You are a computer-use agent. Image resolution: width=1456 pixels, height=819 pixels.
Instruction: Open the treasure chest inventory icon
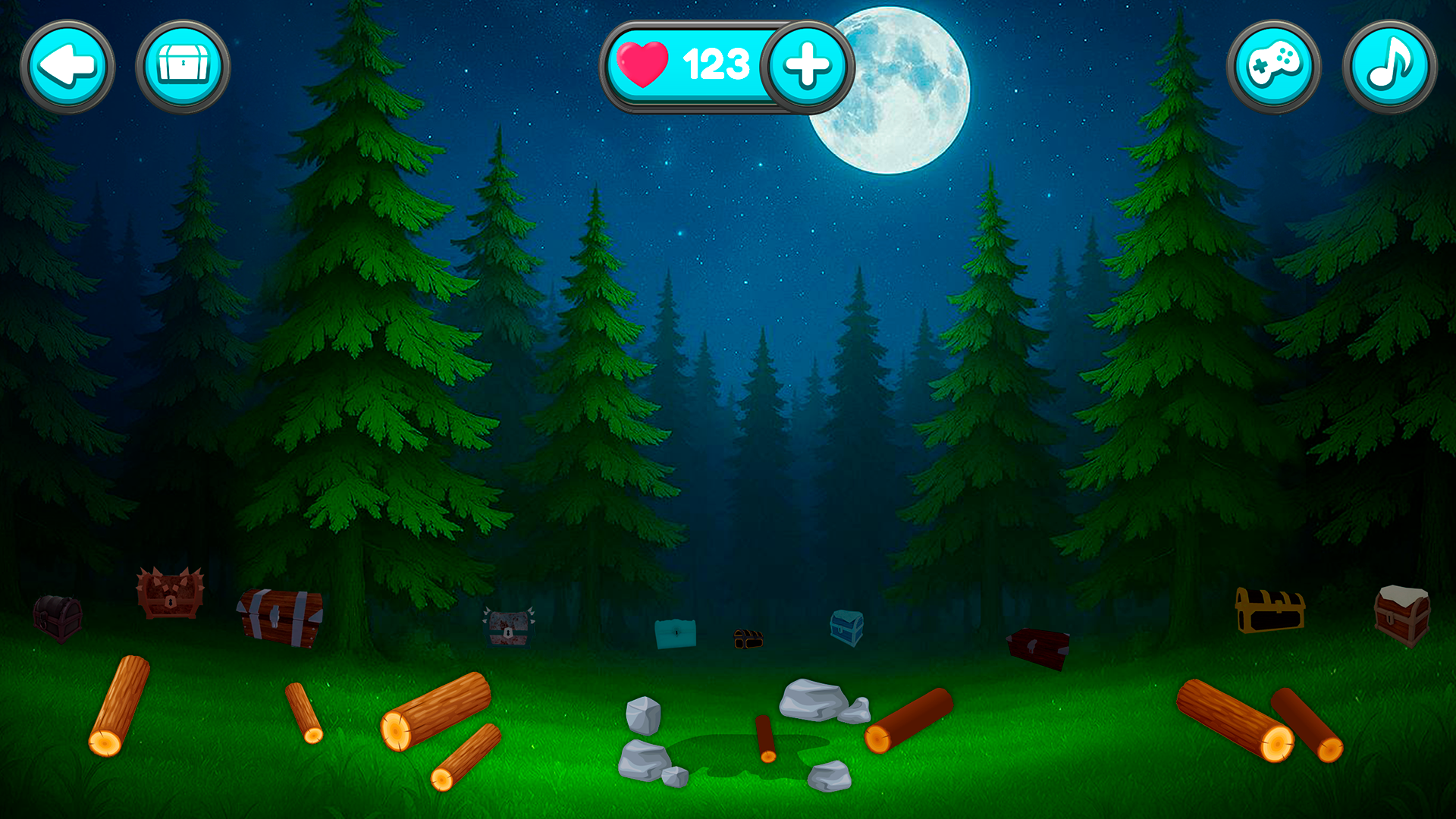[x=184, y=66]
